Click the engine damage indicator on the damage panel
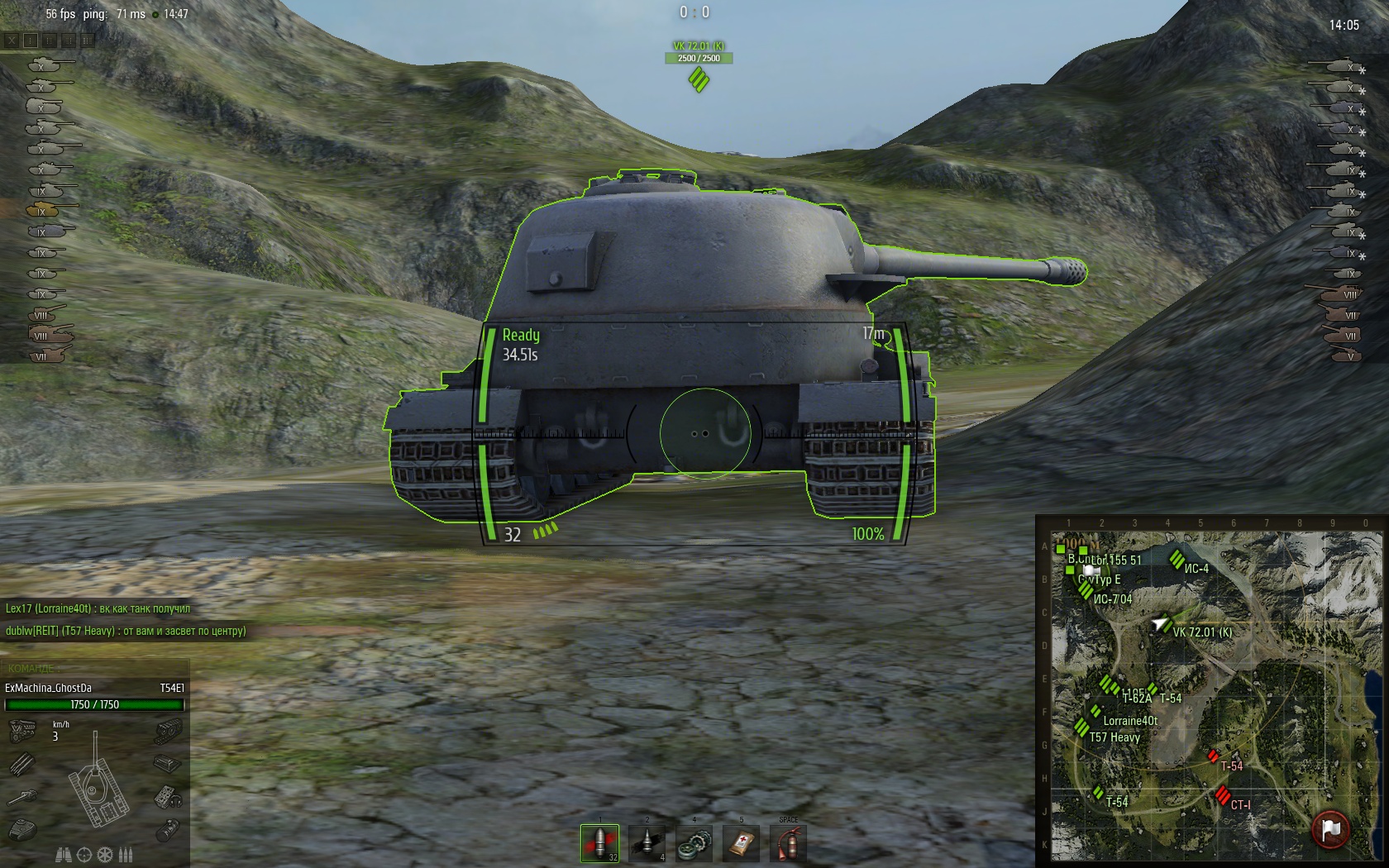Viewport: 1389px width, 868px height. 22,731
